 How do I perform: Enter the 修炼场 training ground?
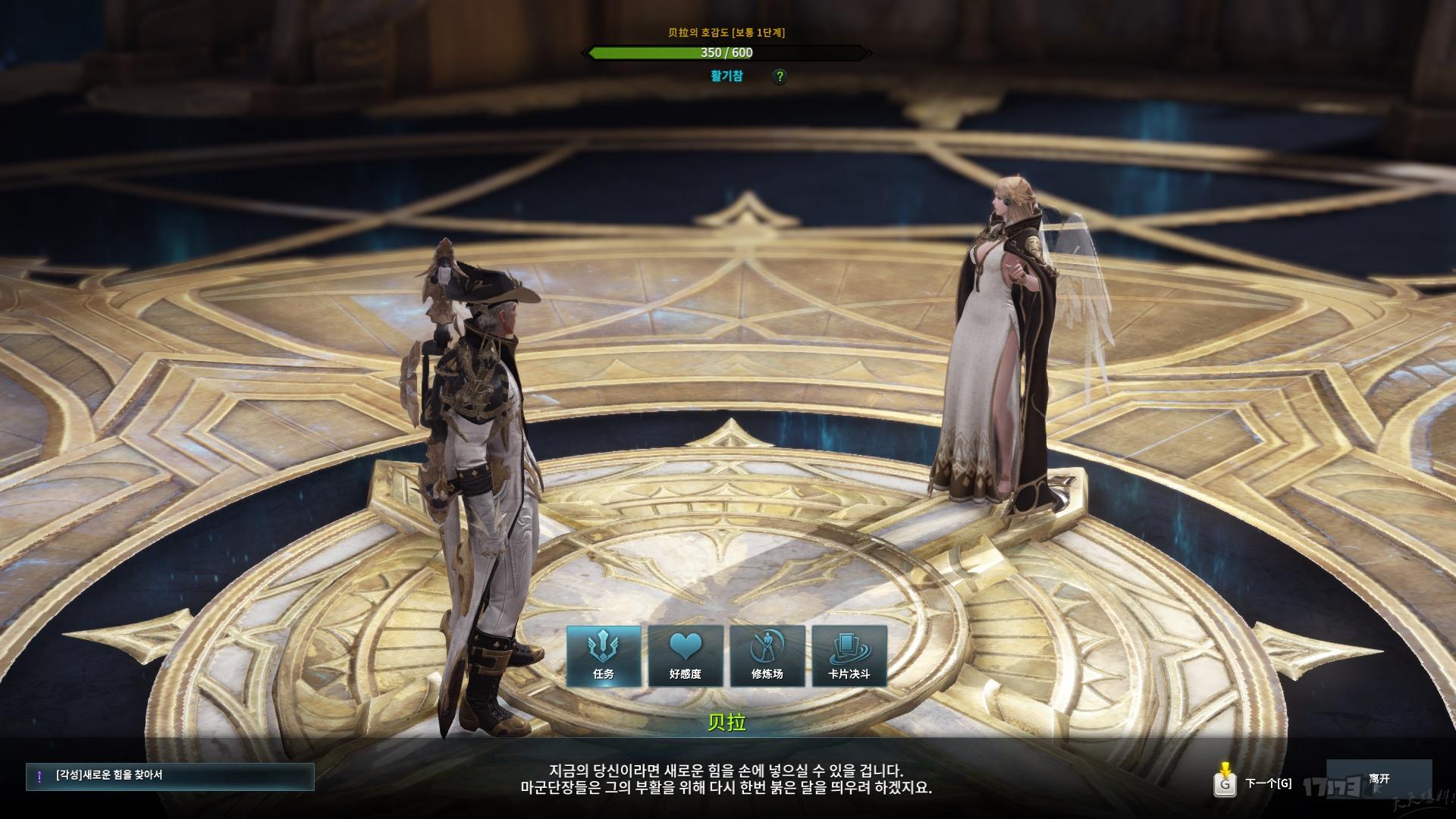pyautogui.click(x=767, y=656)
